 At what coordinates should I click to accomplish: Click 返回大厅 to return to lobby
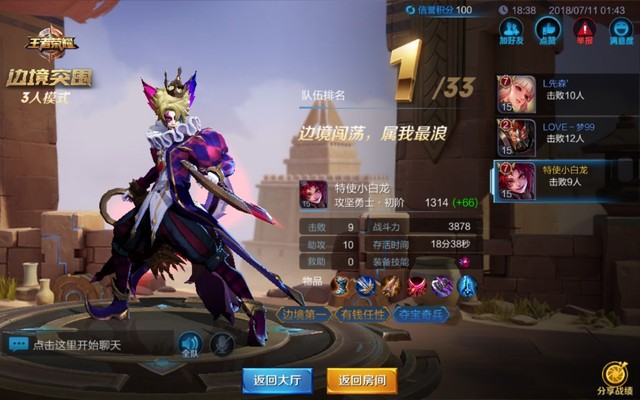click(x=278, y=380)
